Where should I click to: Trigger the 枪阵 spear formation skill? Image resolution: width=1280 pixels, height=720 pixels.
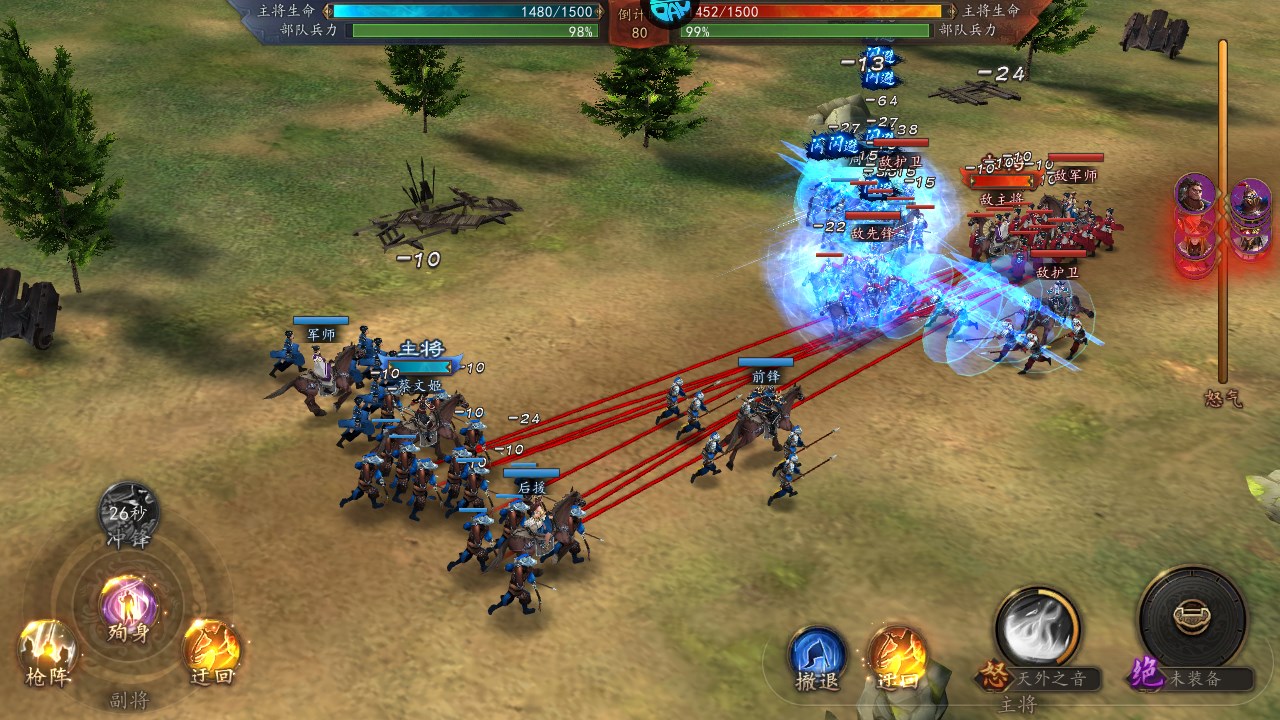[x=47, y=648]
